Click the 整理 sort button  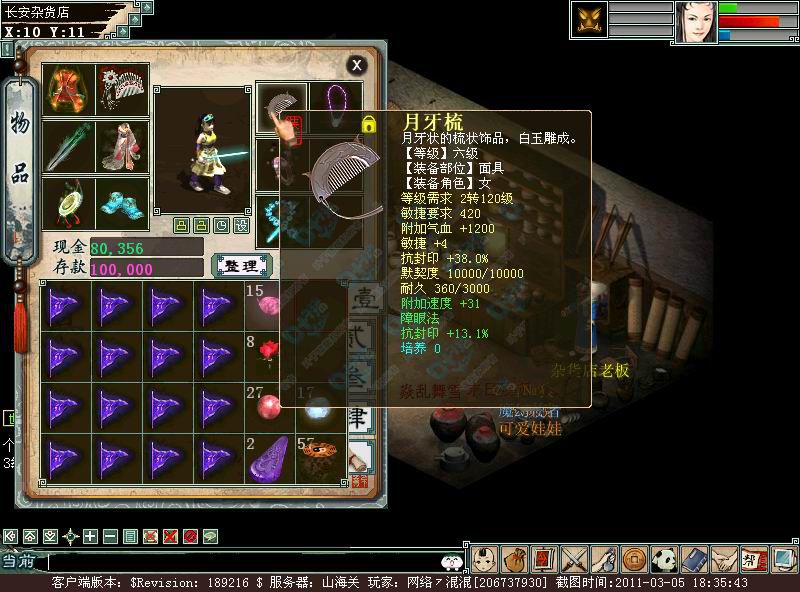click(241, 265)
